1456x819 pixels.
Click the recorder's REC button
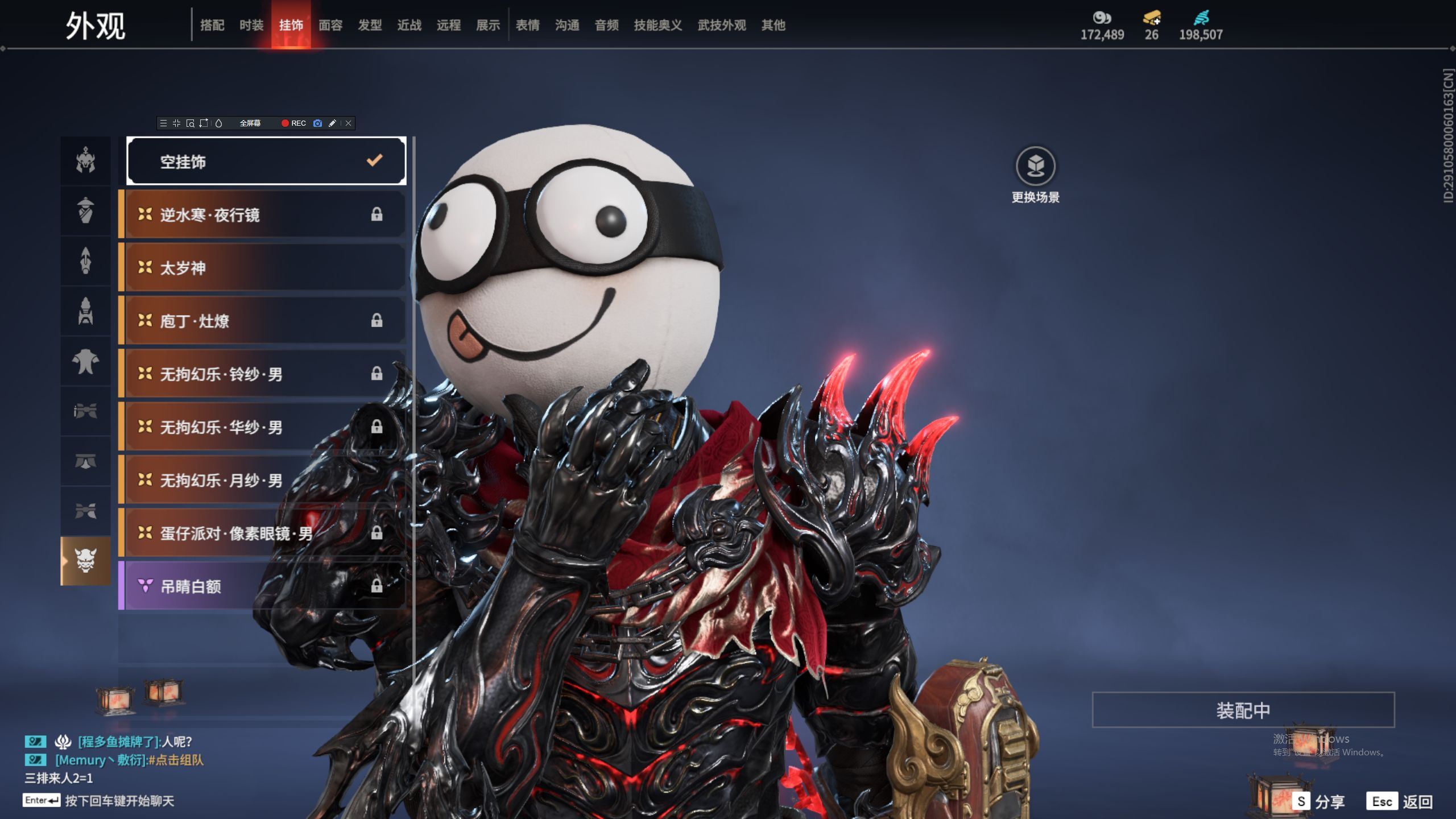pos(293,123)
